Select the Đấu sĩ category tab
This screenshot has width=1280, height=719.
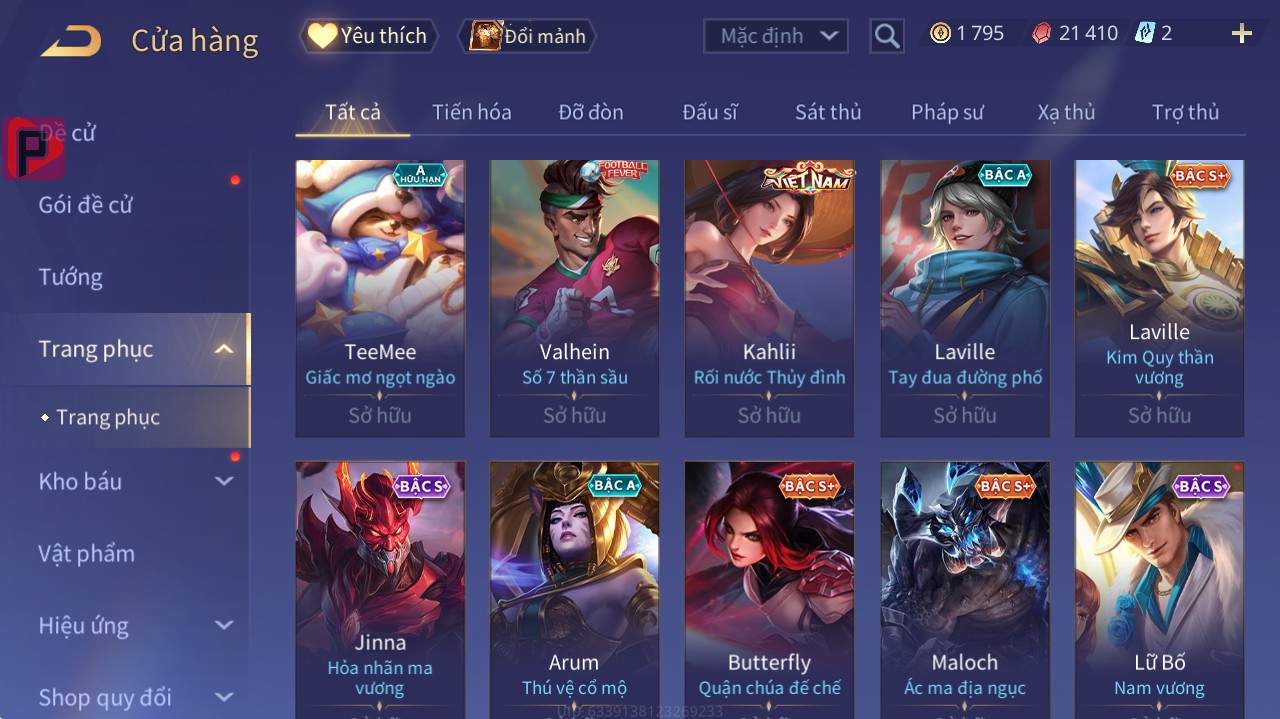point(710,112)
